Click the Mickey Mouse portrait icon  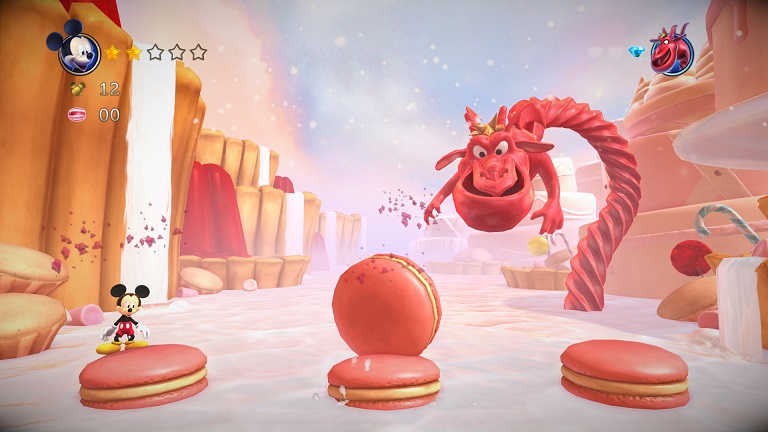coord(78,50)
